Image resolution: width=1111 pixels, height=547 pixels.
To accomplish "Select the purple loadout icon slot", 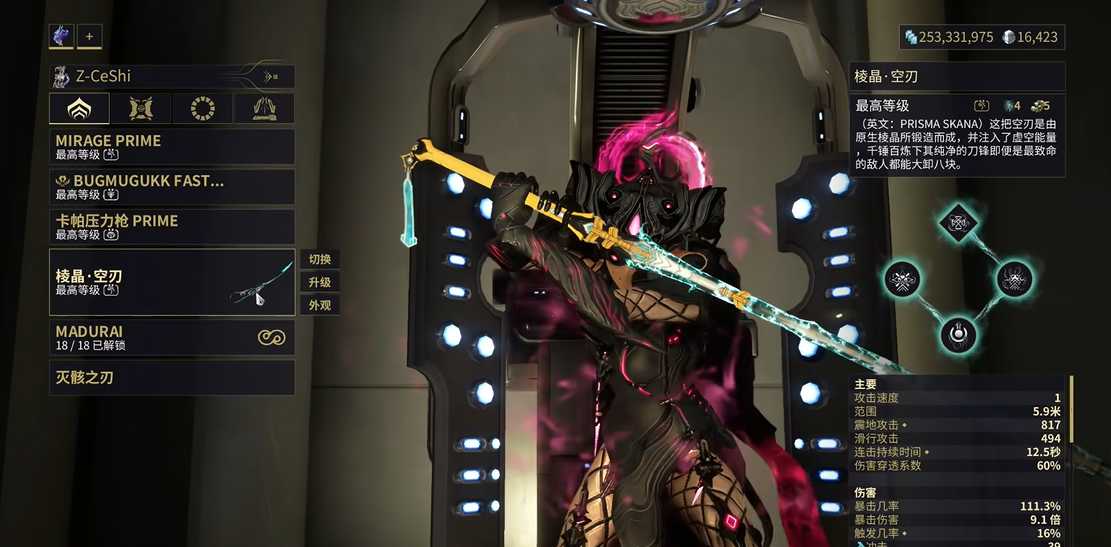I will click(x=61, y=37).
